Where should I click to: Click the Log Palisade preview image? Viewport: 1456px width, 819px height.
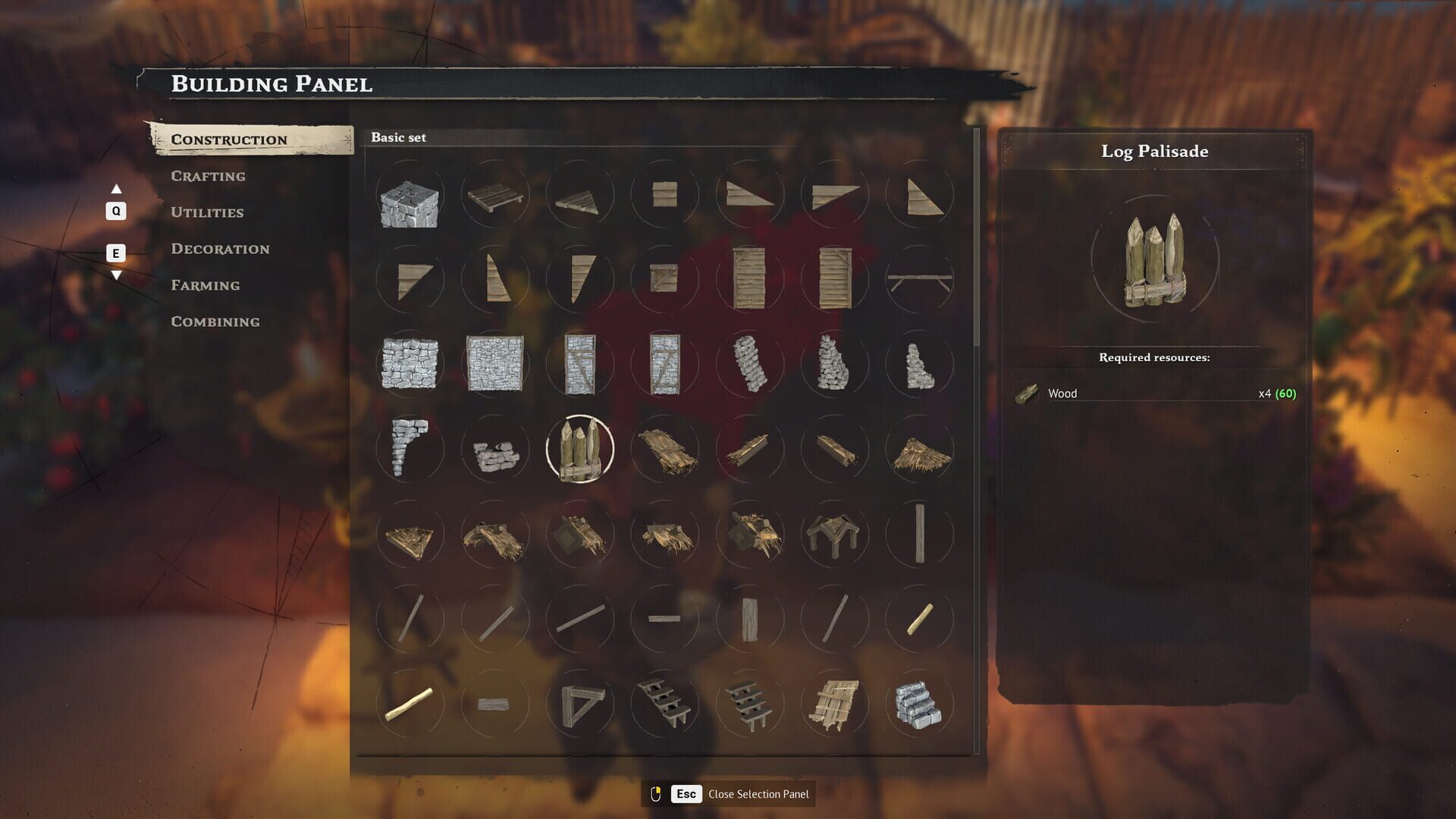(x=1153, y=262)
